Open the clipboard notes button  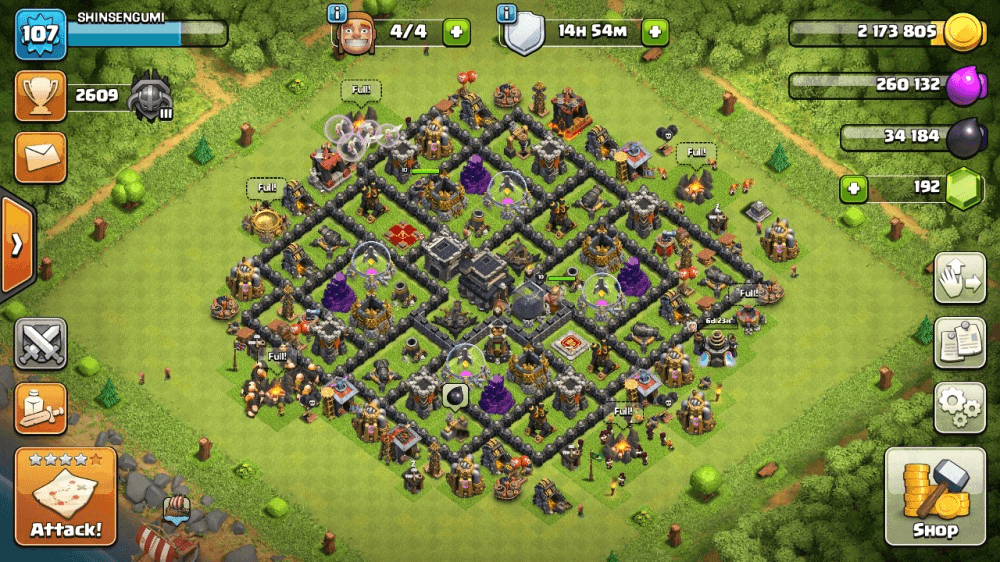tap(958, 343)
